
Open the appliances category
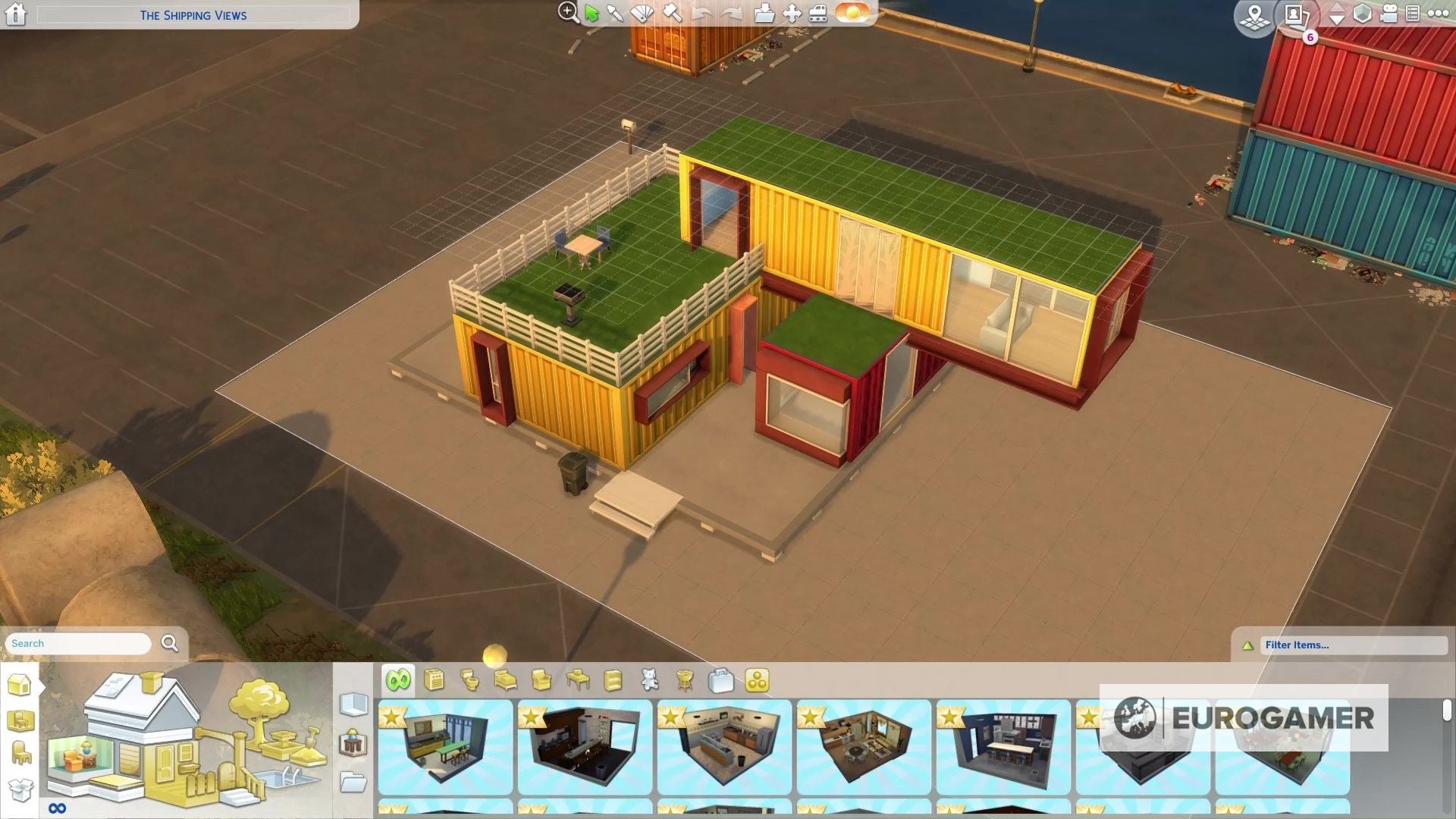click(432, 680)
